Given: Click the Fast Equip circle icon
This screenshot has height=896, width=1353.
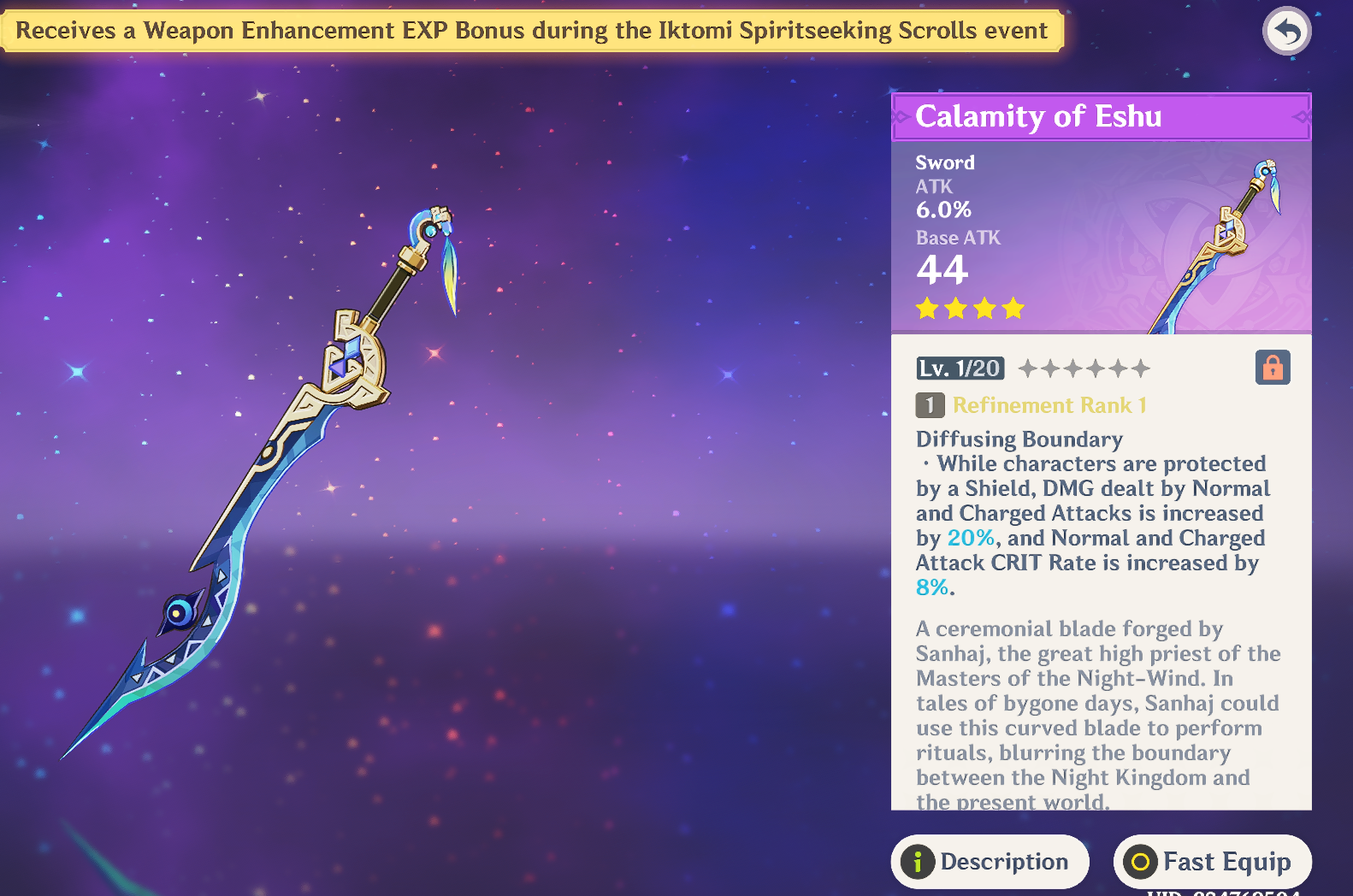Looking at the screenshot, I should (1140, 862).
